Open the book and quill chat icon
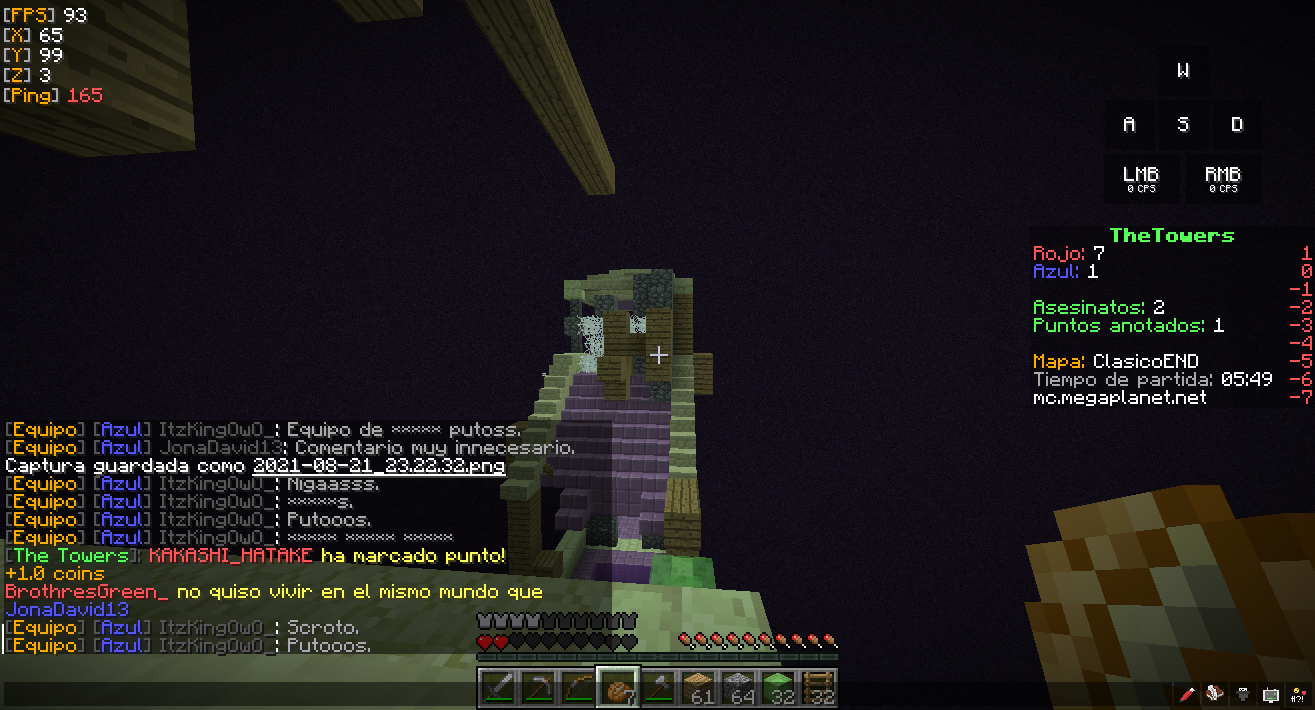 coord(1215,694)
